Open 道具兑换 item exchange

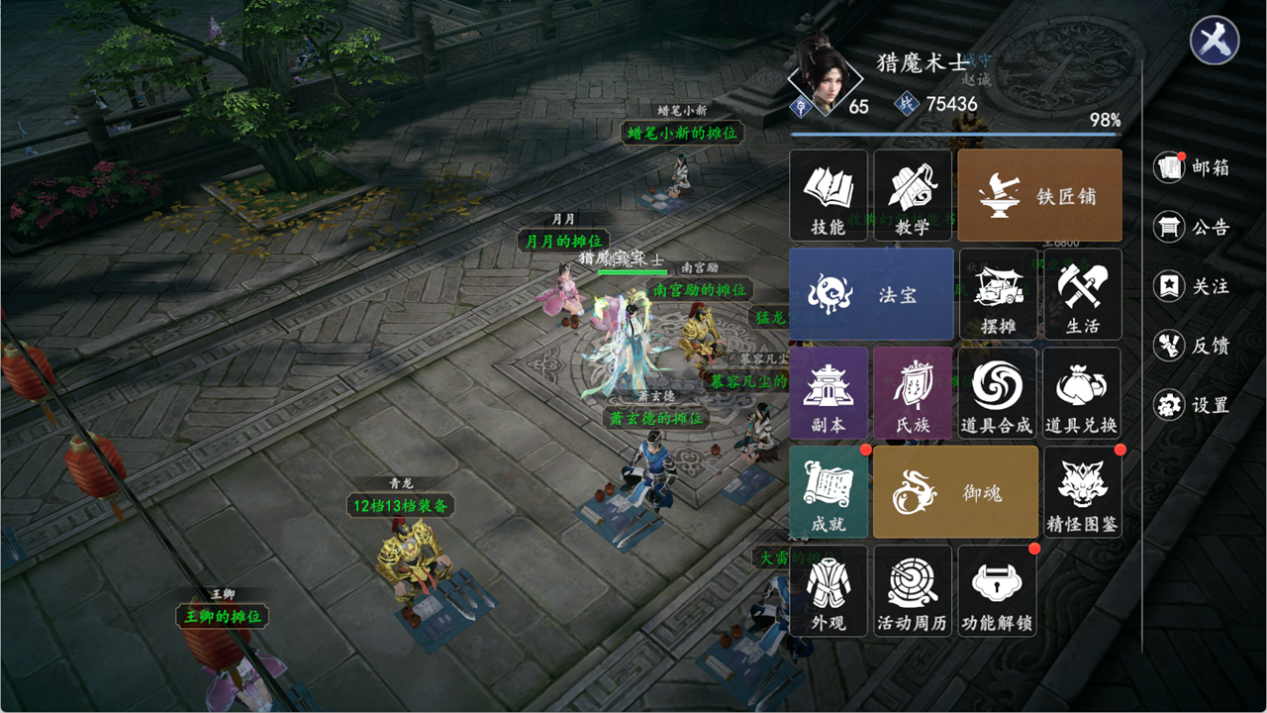[x=1082, y=393]
